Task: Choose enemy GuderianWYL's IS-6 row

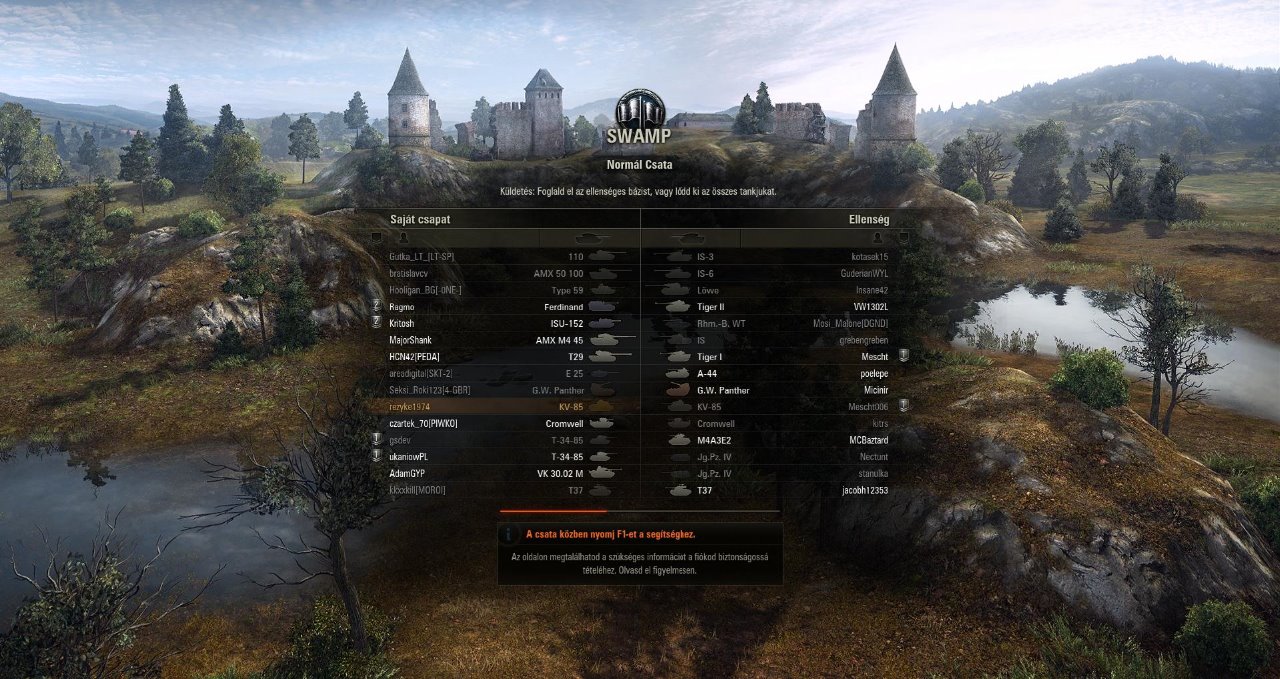Action: tap(780, 273)
